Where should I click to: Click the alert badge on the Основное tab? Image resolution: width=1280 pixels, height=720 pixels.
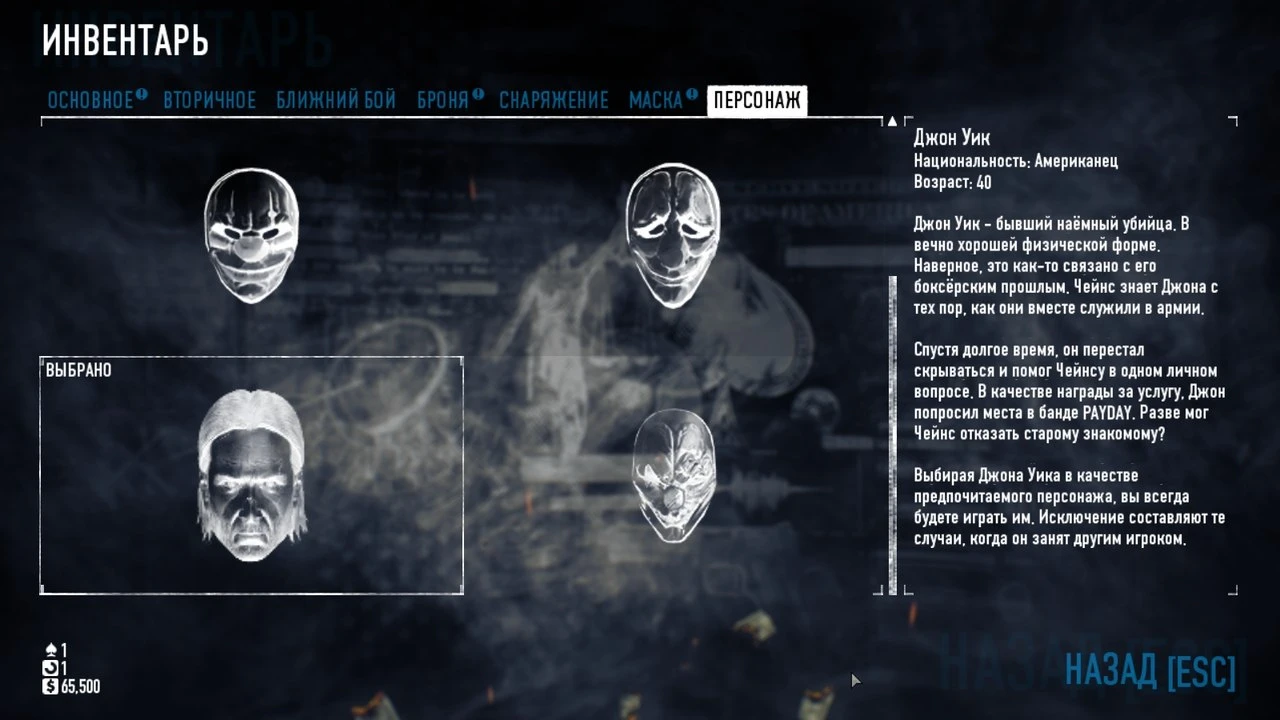(x=140, y=93)
